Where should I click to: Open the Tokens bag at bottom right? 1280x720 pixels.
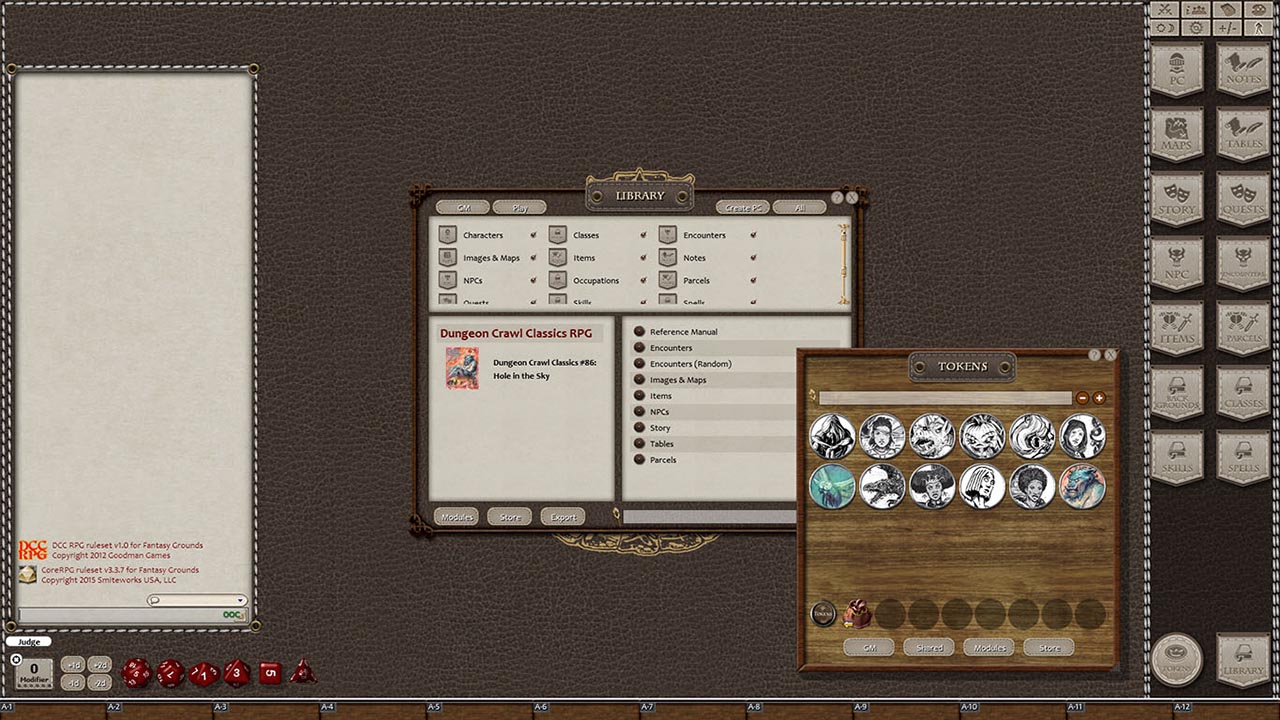[1177, 660]
